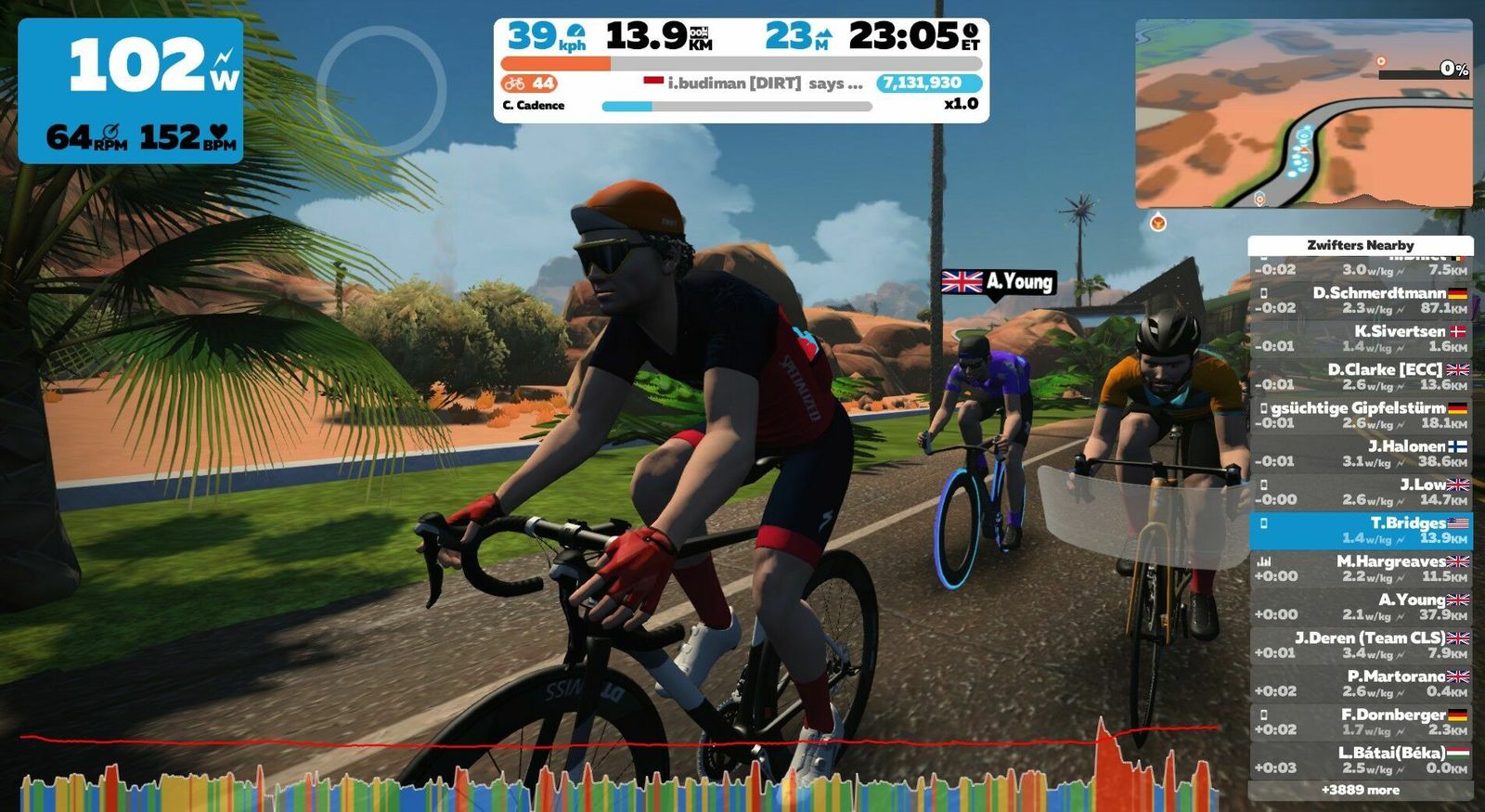Click the power and heart rate panel
Image resolution: width=1485 pixels, height=812 pixels.
point(131,91)
